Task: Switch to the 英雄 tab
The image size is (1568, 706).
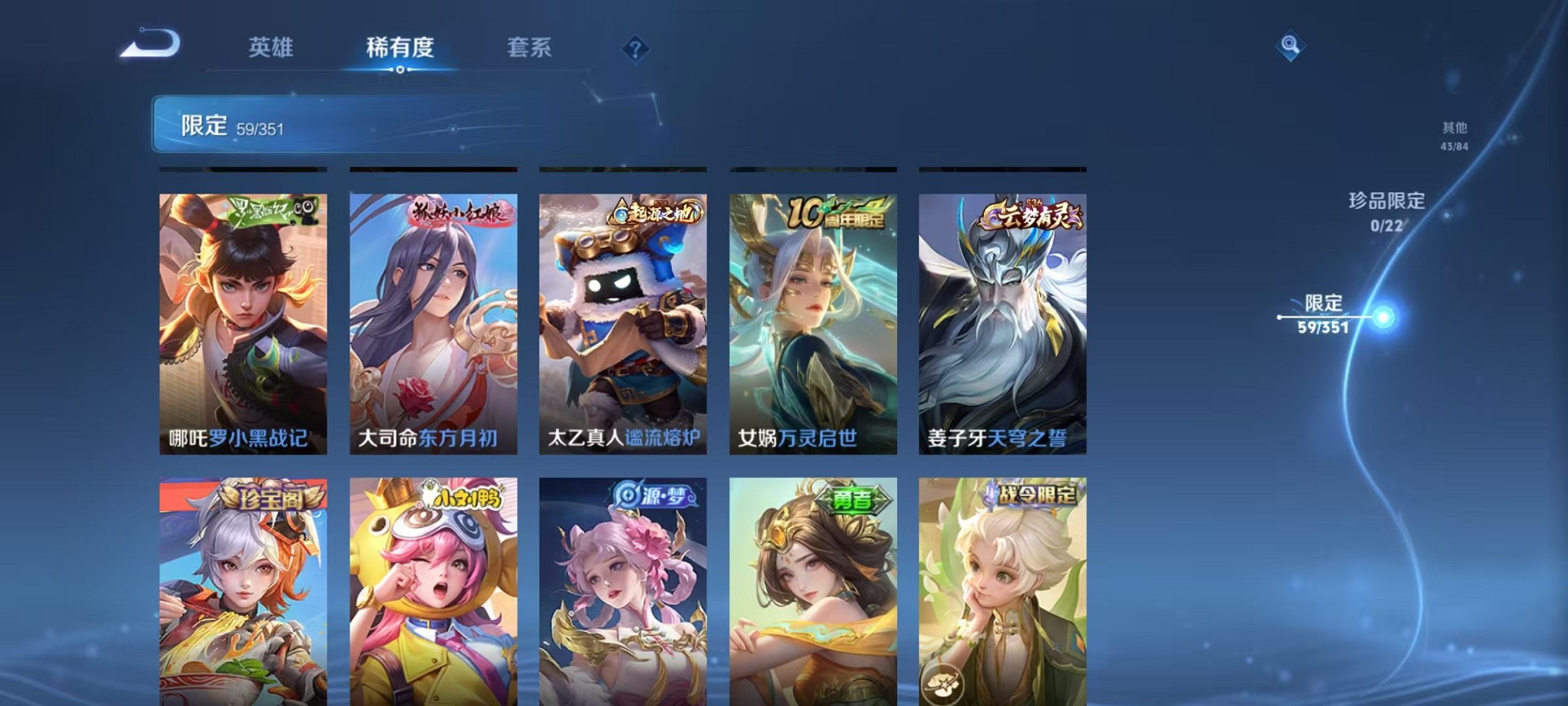Action: (271, 48)
